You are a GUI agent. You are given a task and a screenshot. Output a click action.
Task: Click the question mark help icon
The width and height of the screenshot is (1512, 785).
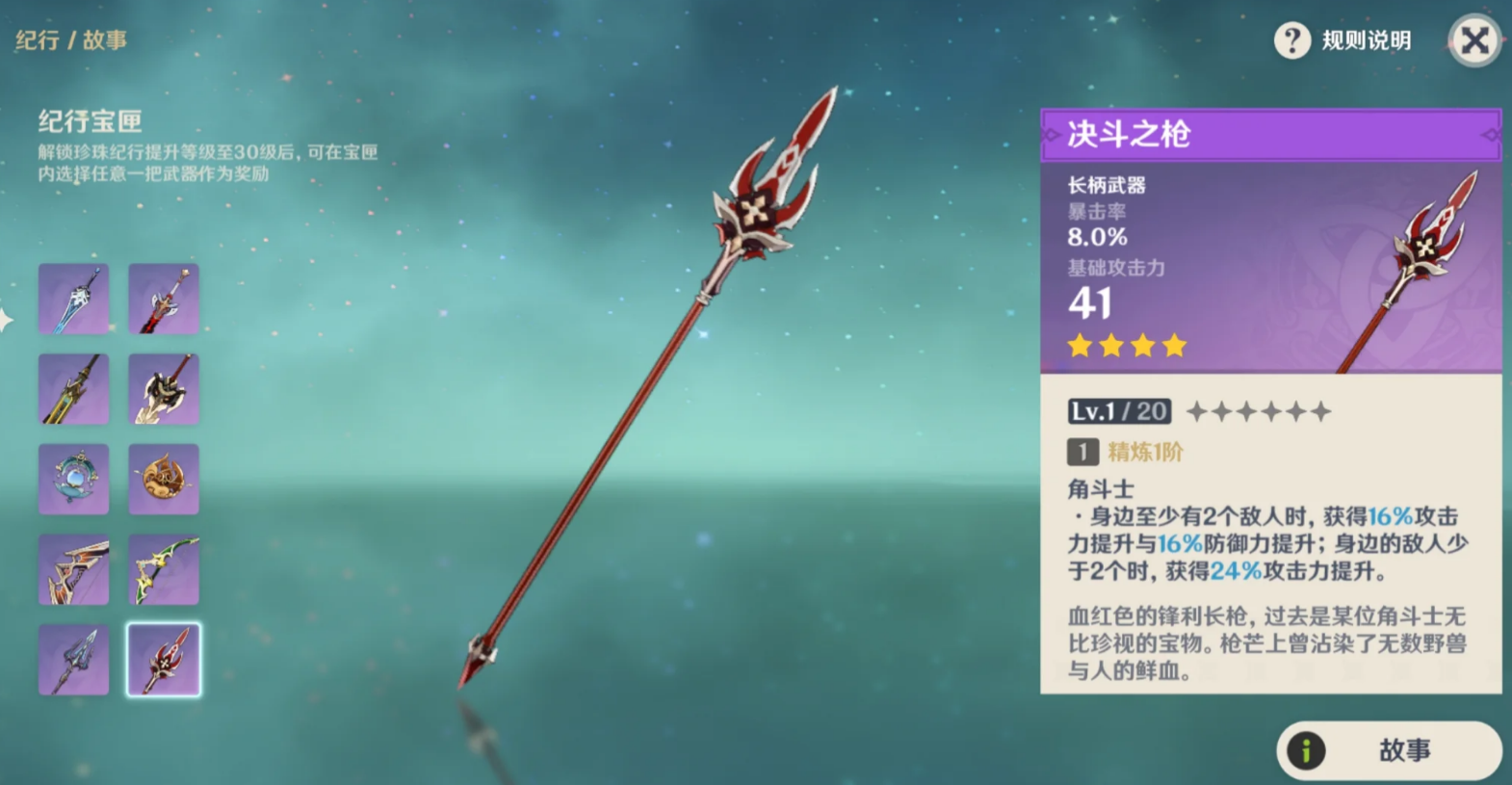(x=1294, y=40)
